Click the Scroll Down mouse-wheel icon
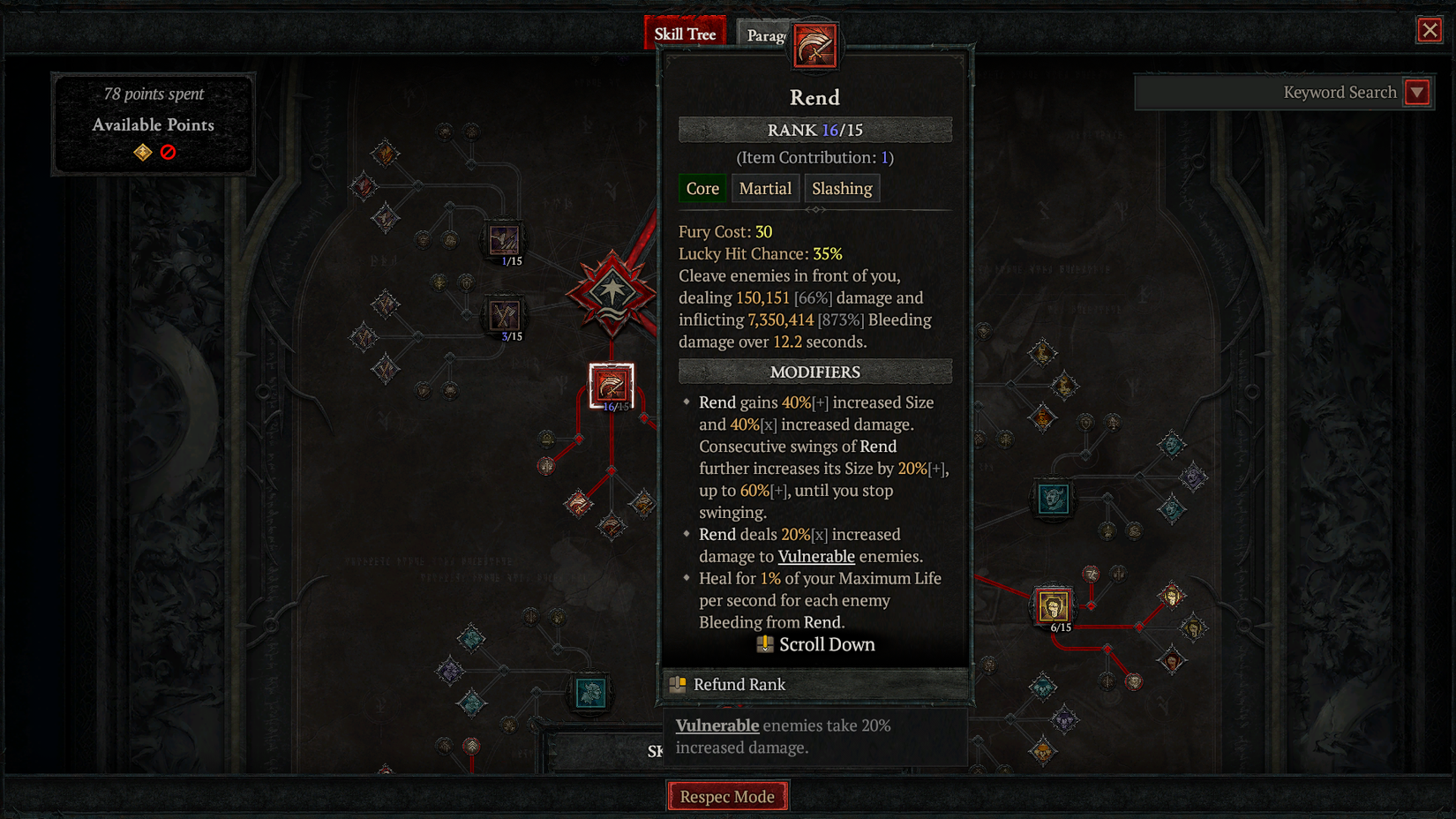The image size is (1456, 819). tap(764, 644)
